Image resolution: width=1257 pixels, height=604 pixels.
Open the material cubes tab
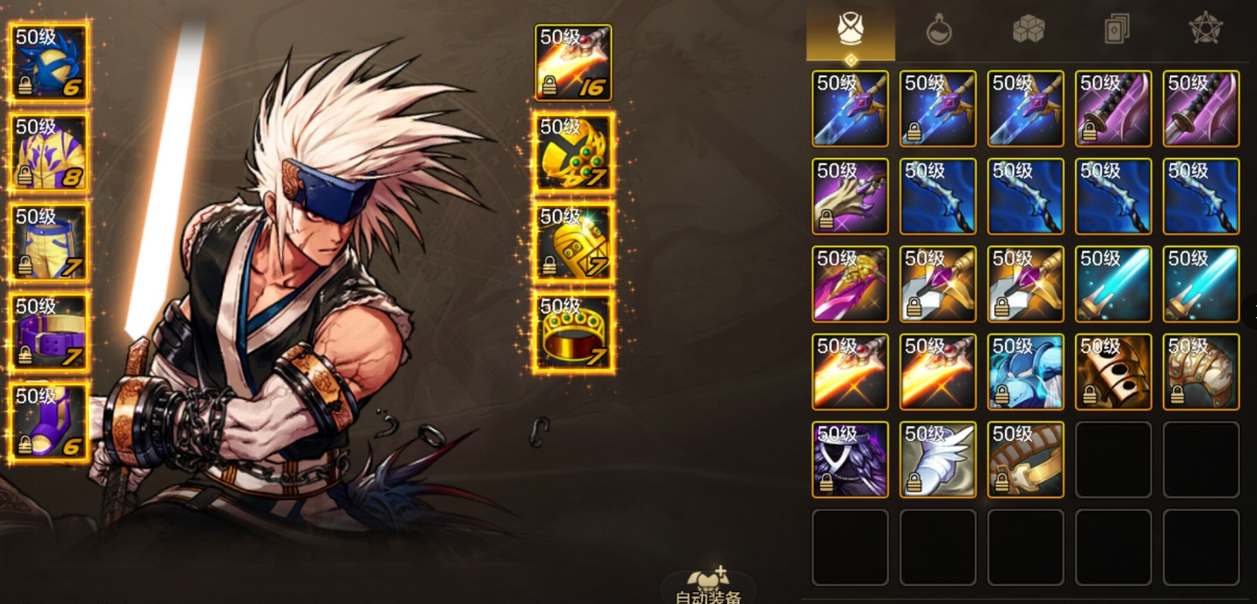click(1028, 30)
